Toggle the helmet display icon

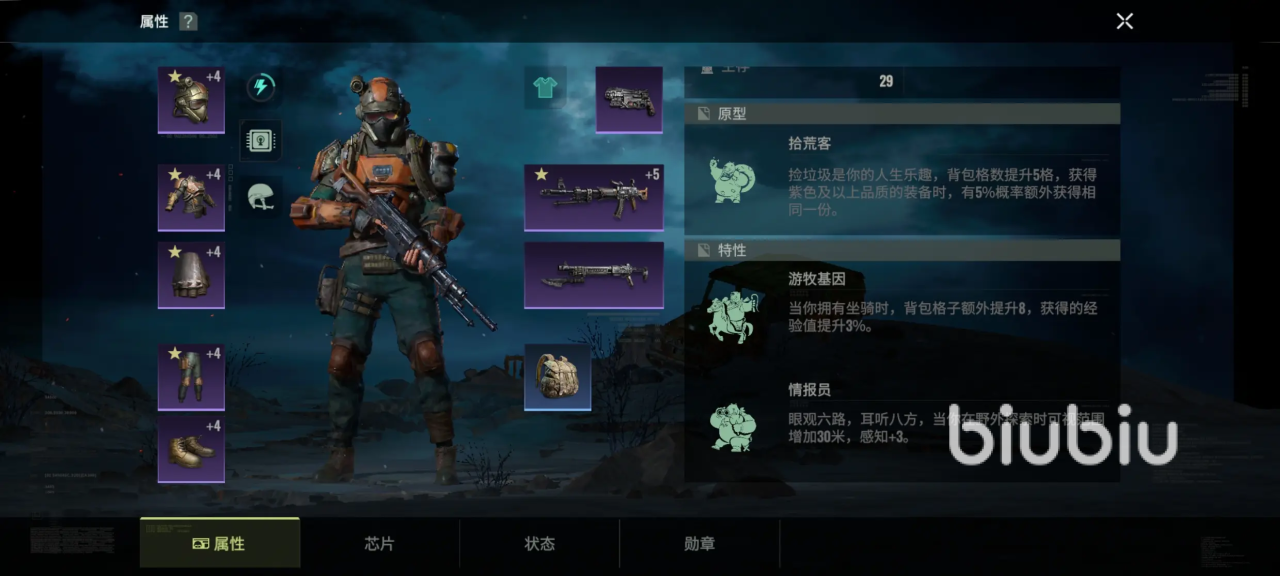(261, 195)
